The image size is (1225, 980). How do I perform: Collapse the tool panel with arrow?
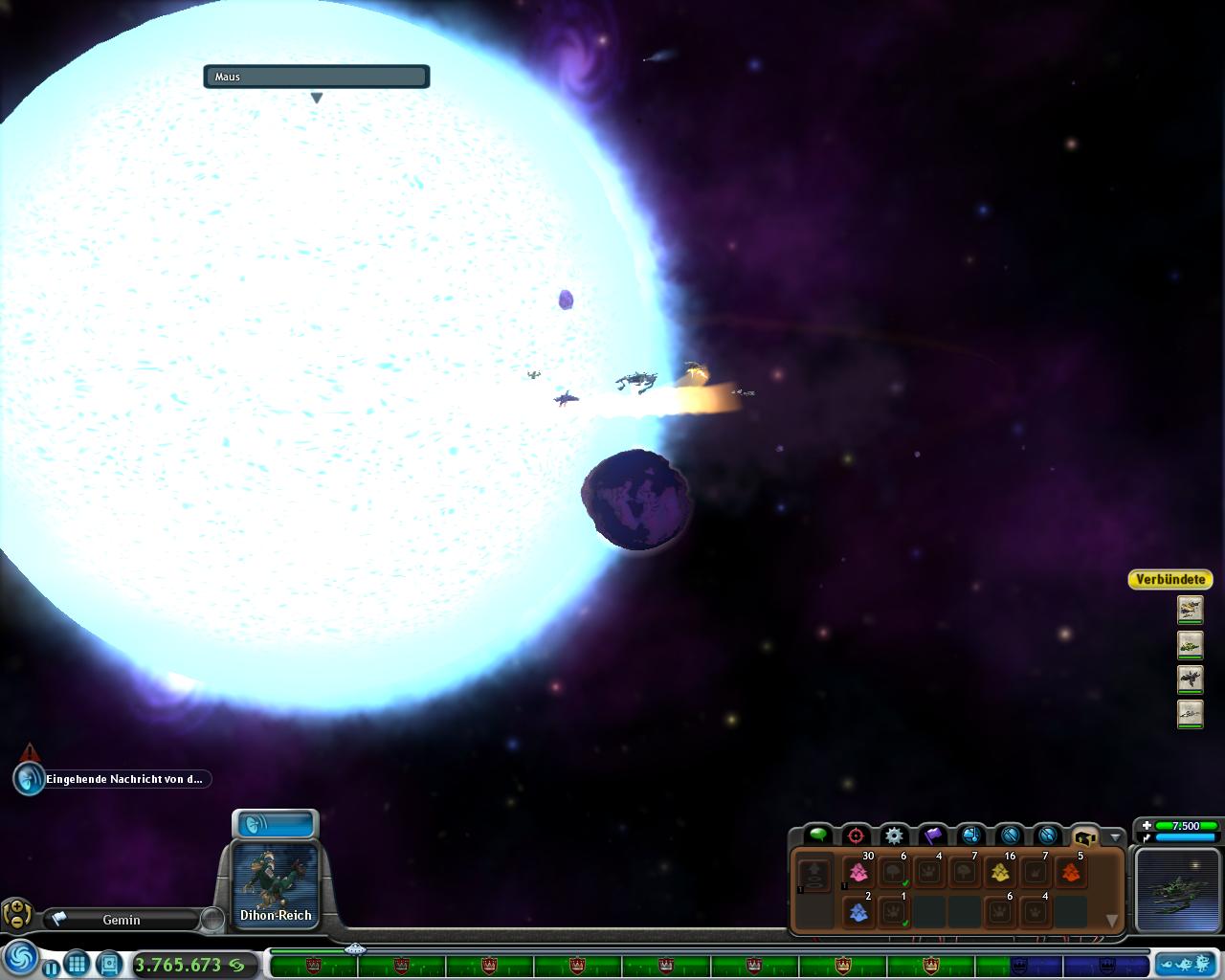click(x=1113, y=836)
